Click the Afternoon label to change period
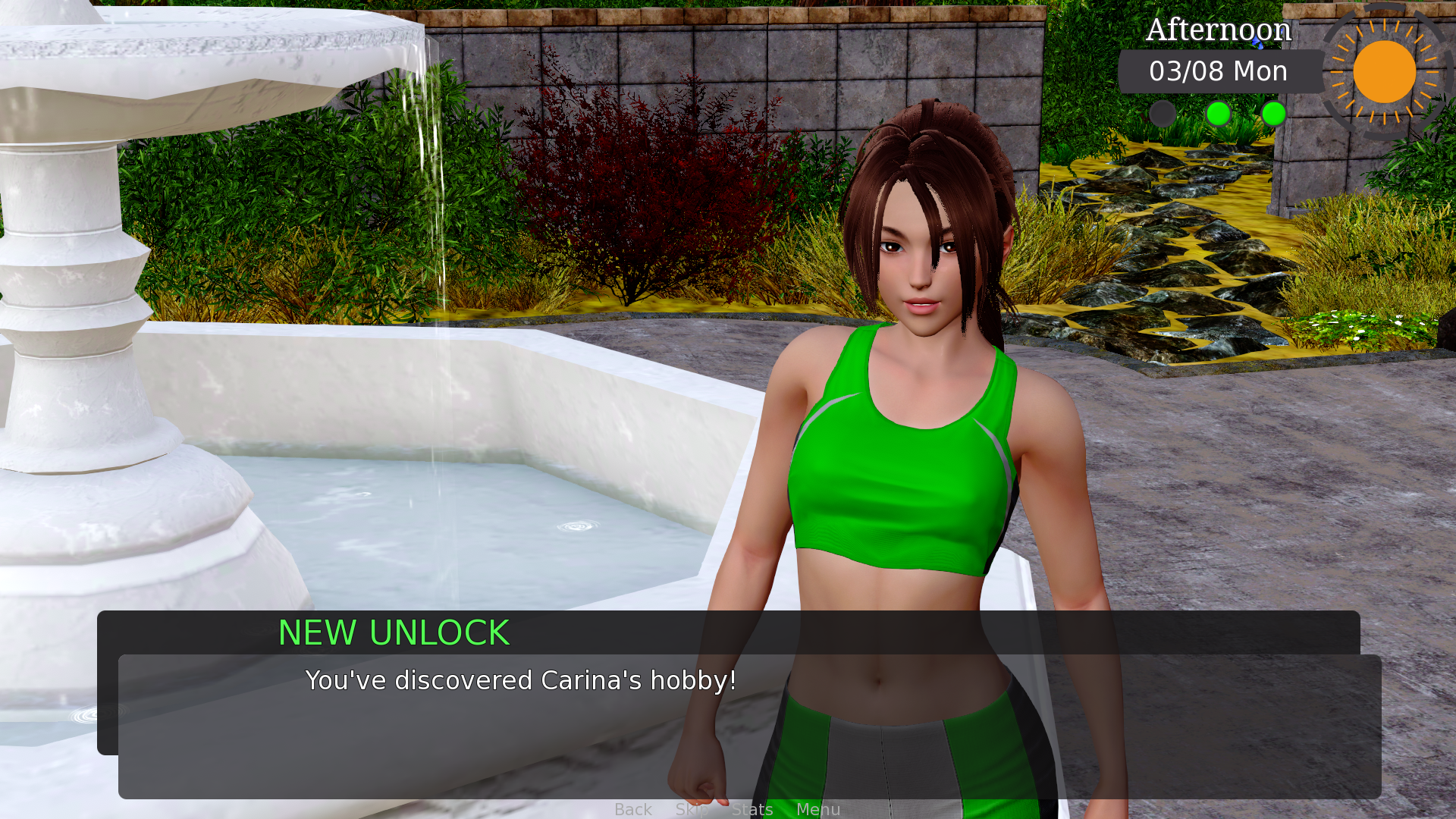 tap(1218, 30)
